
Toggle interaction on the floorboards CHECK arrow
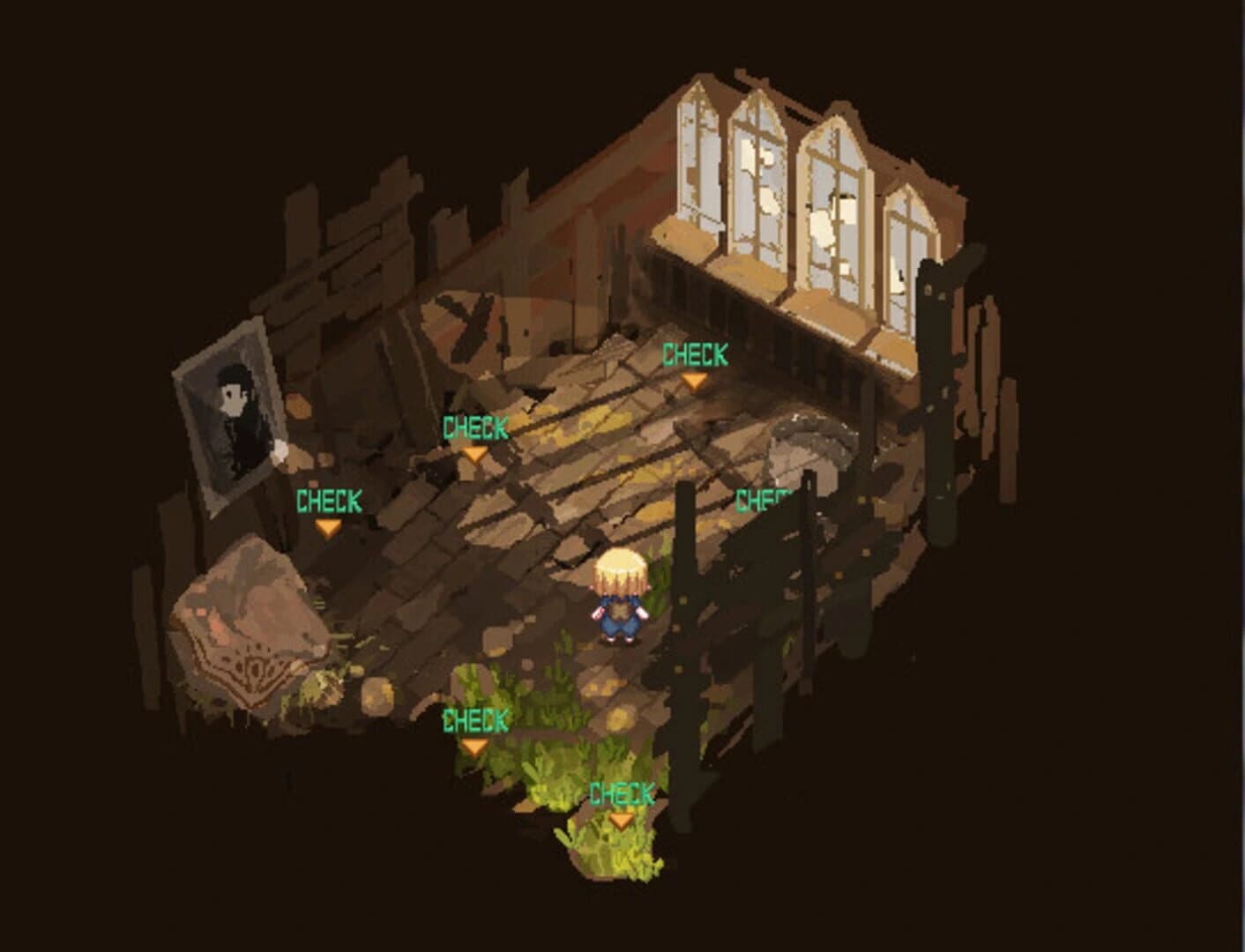pos(475,456)
